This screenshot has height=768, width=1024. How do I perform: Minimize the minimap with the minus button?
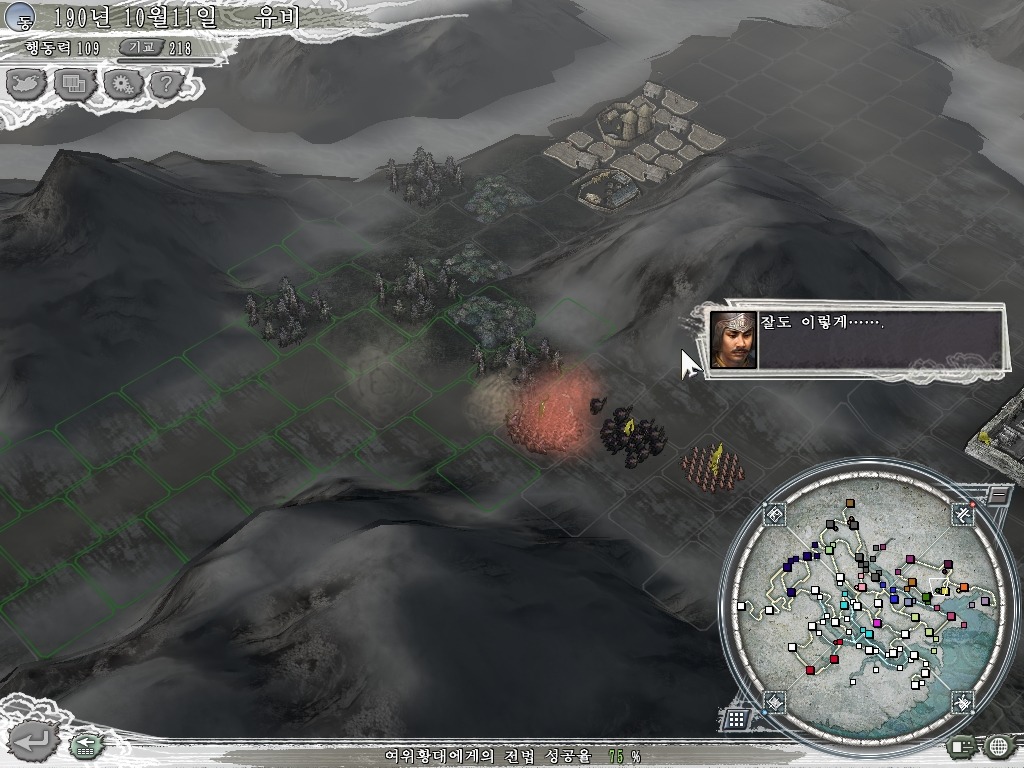point(999,495)
